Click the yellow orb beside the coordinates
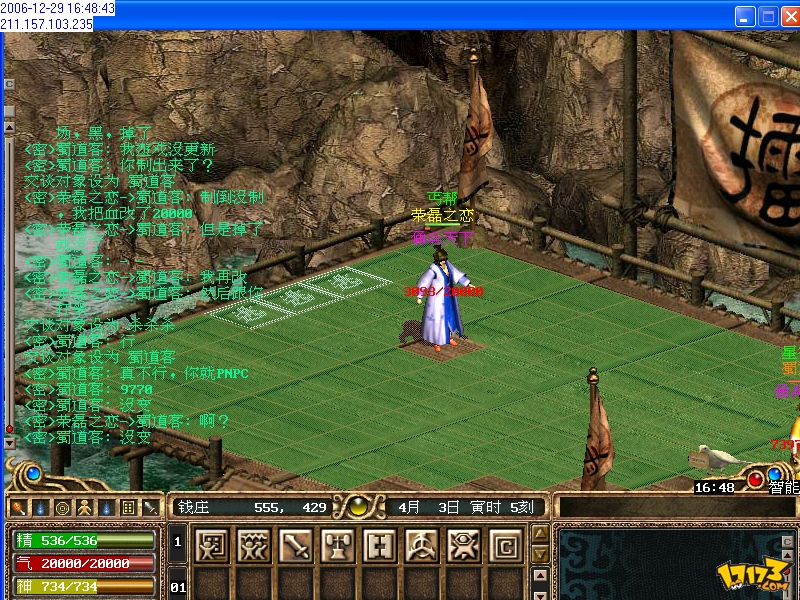Screen dimensions: 800x600 (356, 507)
